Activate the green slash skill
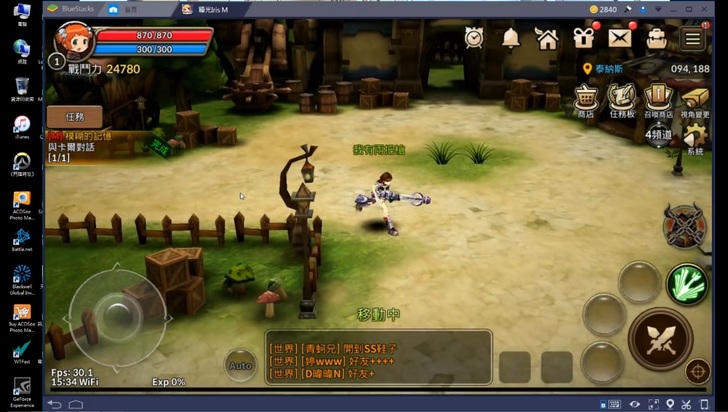This screenshot has height=412, width=728. click(x=687, y=283)
